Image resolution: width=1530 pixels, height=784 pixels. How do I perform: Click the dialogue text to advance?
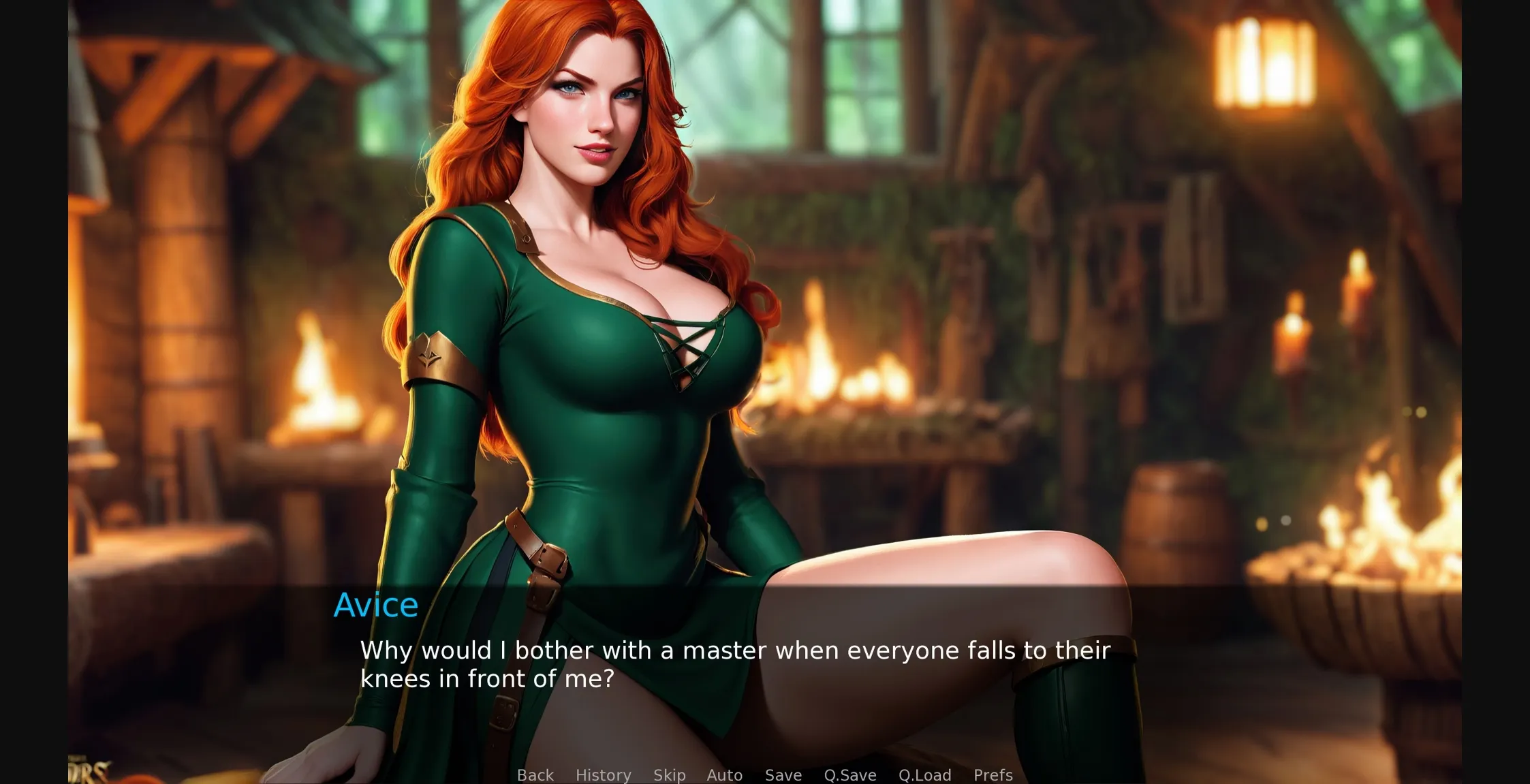coord(736,664)
